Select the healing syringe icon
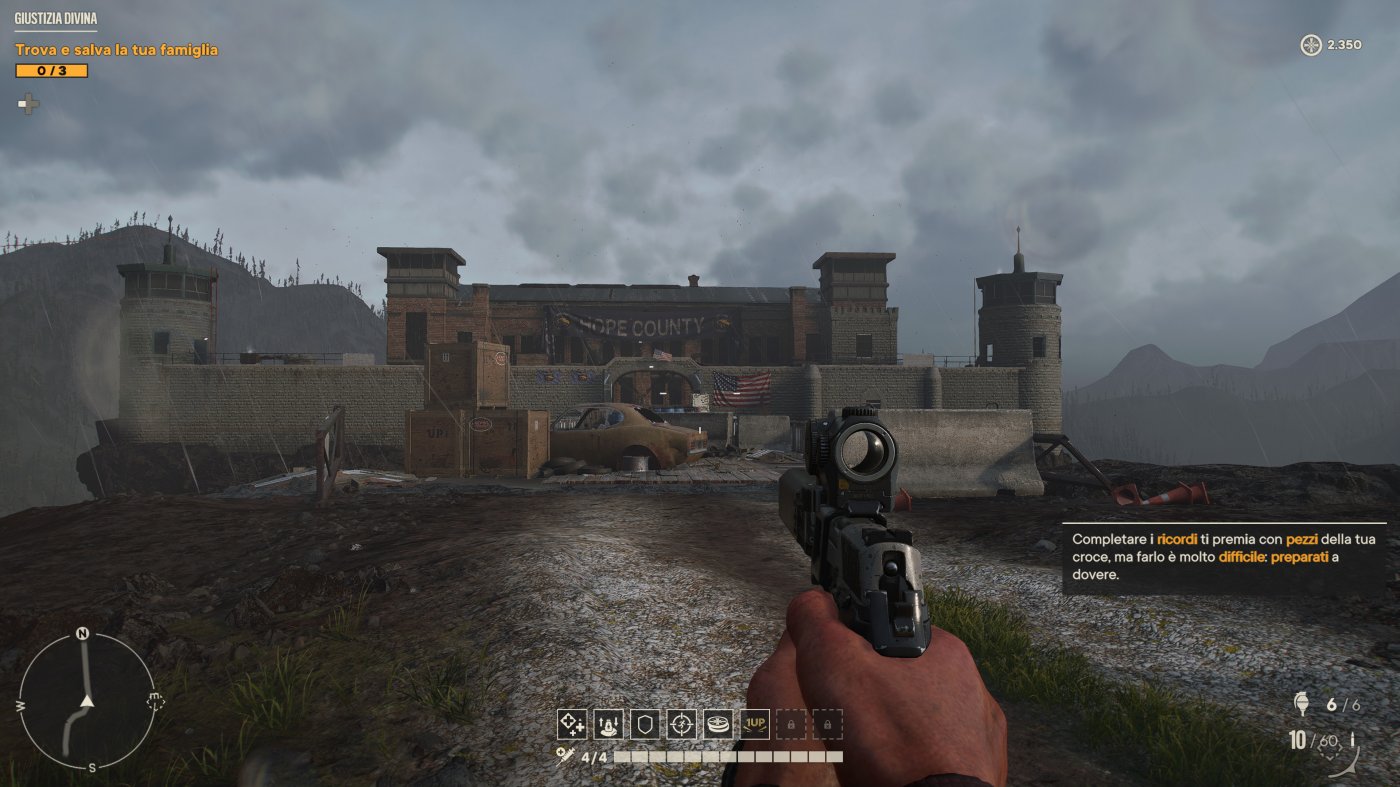1400x787 pixels. [566, 758]
